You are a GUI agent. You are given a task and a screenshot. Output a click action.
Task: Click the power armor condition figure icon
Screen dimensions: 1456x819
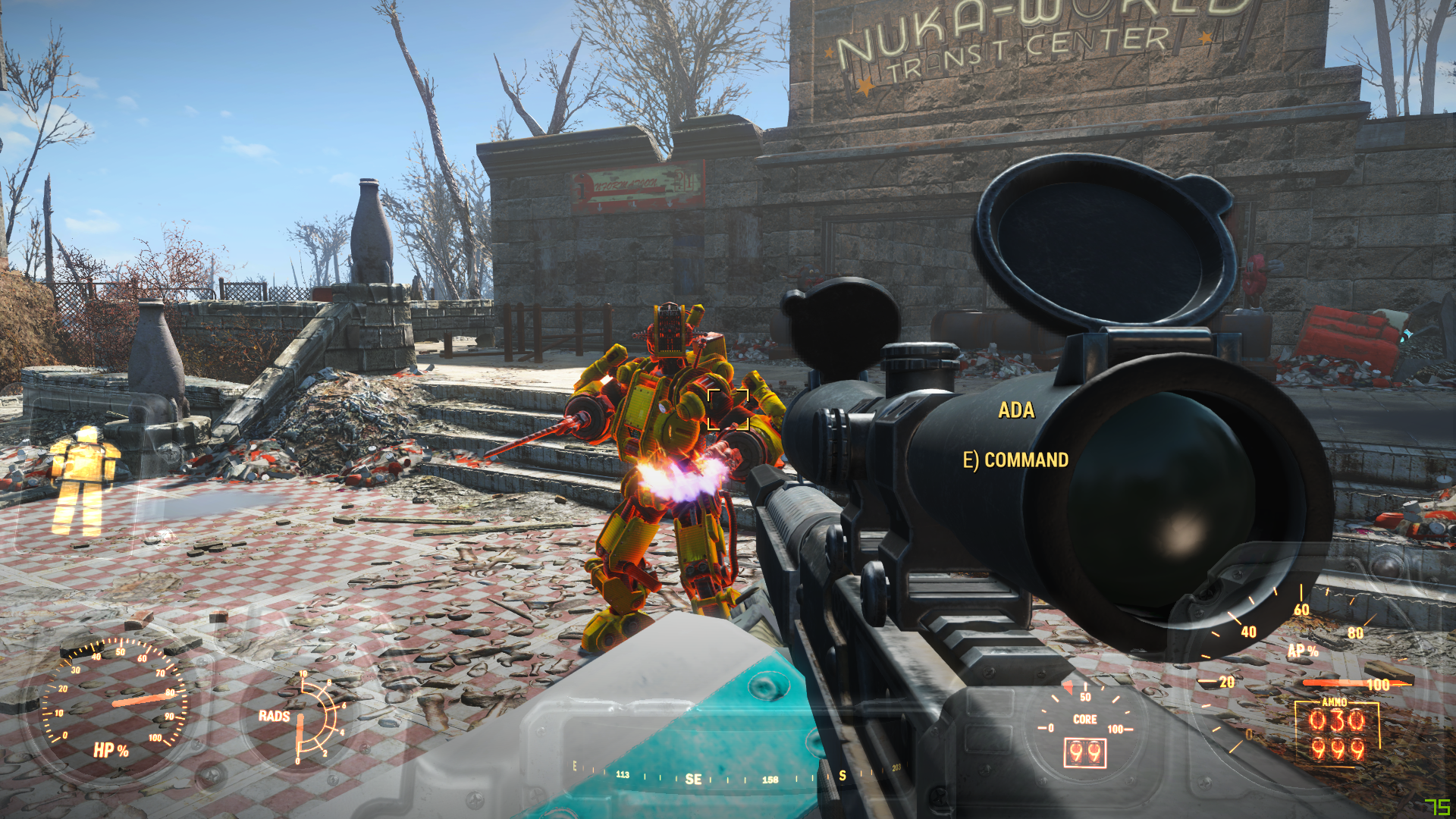[84, 479]
